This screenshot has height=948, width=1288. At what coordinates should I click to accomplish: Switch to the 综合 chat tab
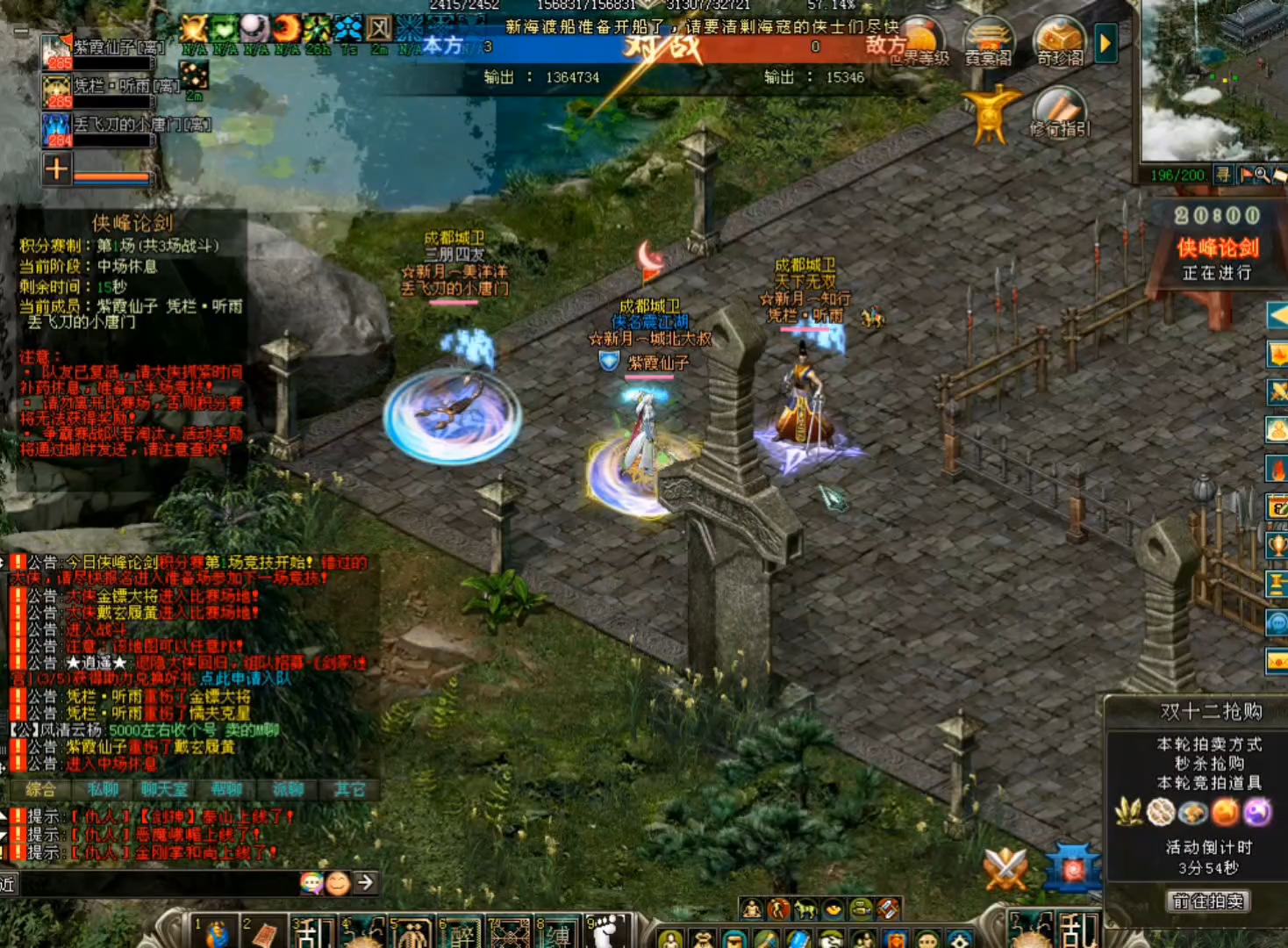click(41, 790)
